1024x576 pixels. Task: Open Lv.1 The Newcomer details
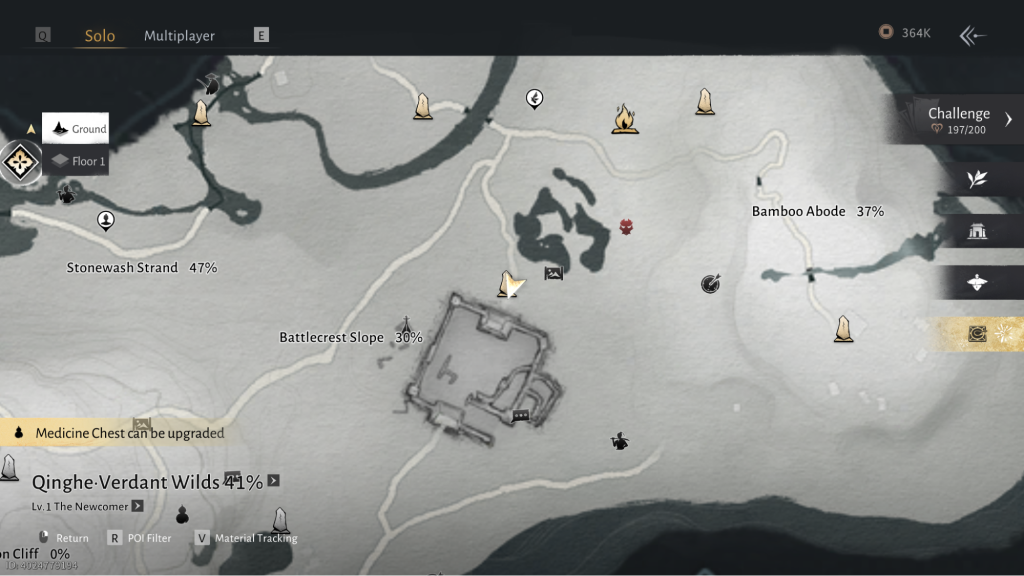coord(137,506)
